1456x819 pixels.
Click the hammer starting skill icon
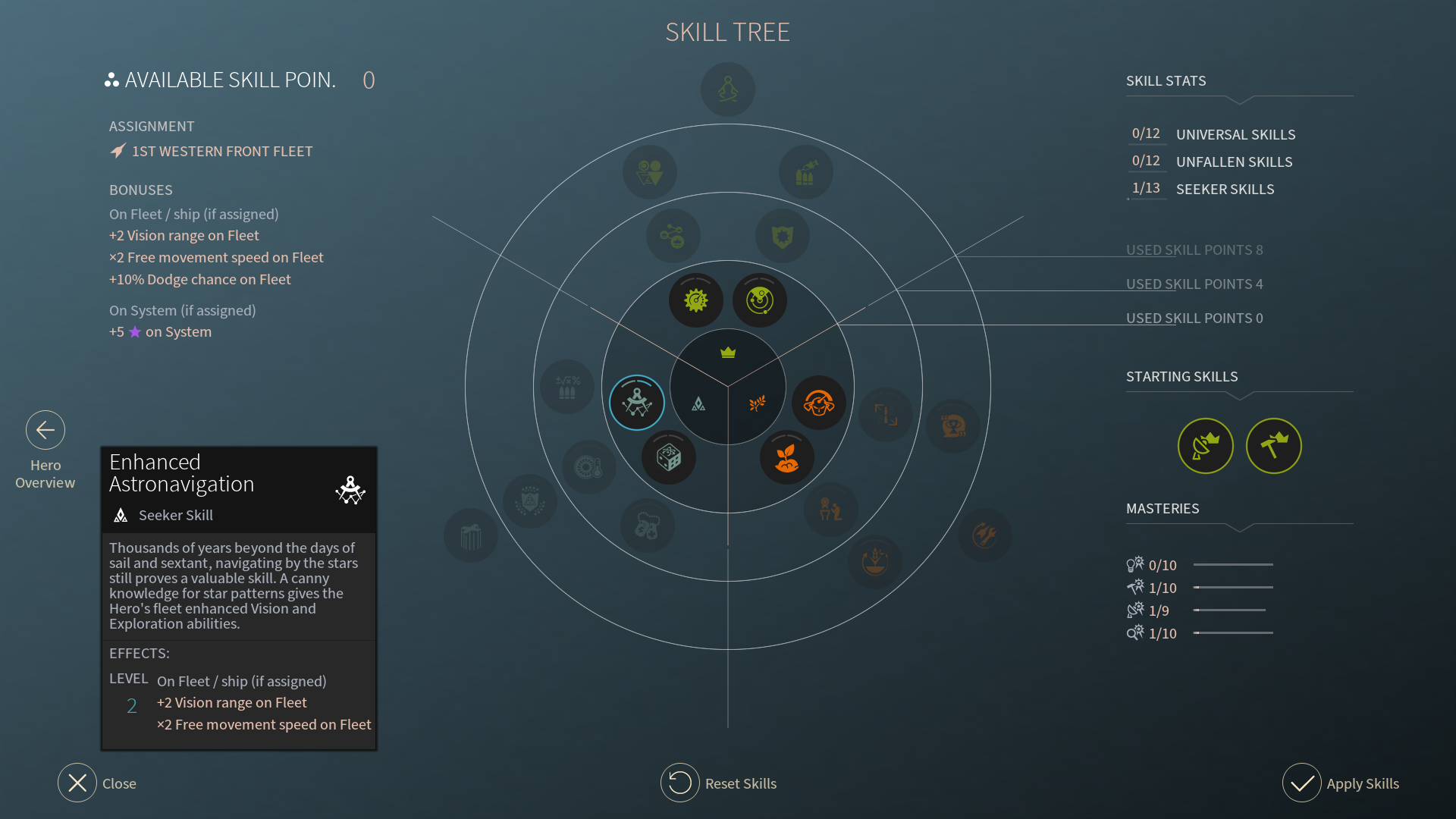1274,446
